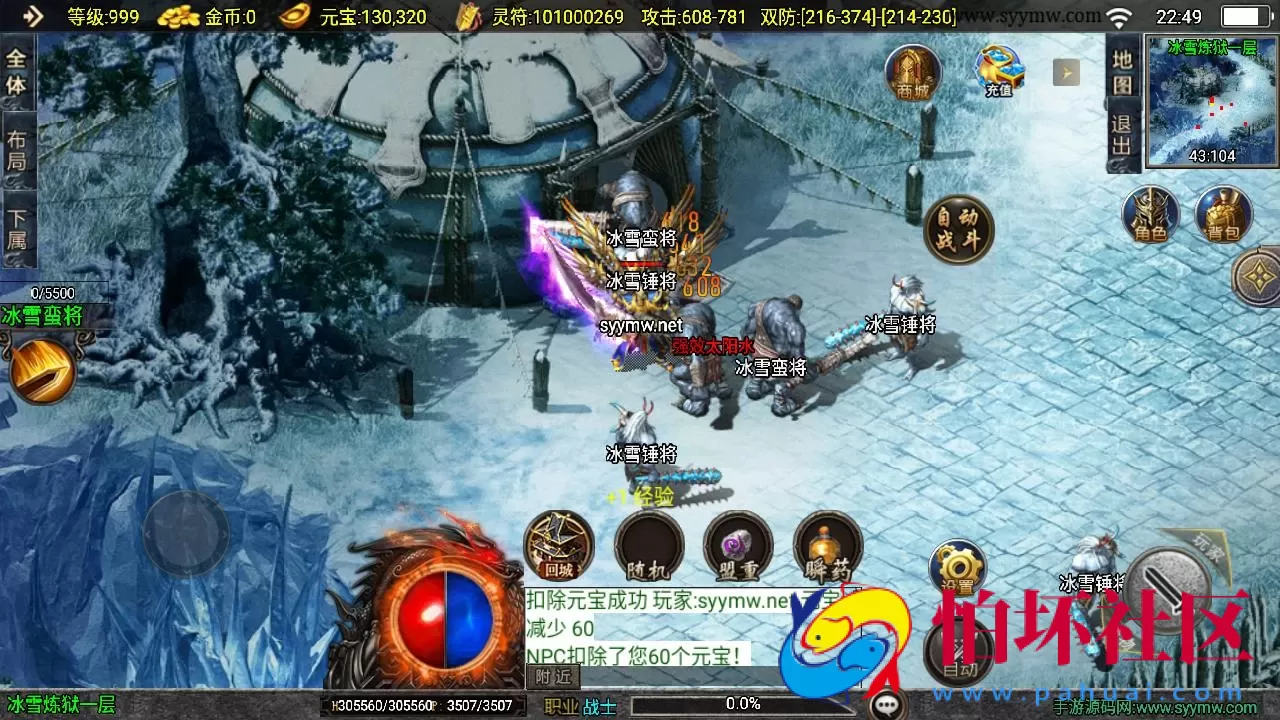This screenshot has width=1280, height=720.
Task: Switch to the 全体 tab on left panel
Action: click(x=14, y=66)
